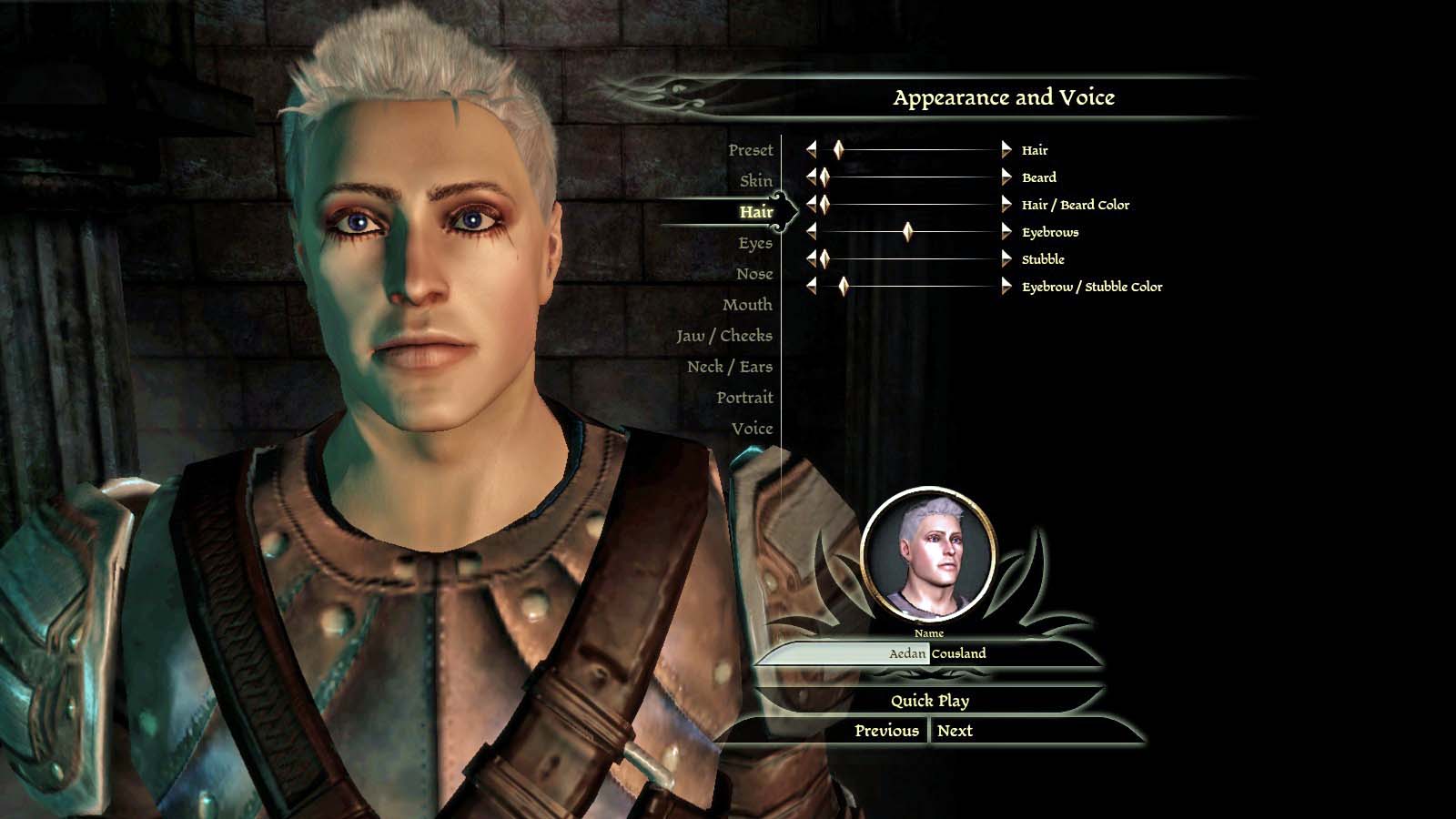The image size is (1456, 819).
Task: Choose the Nose category
Action: pyautogui.click(x=753, y=274)
